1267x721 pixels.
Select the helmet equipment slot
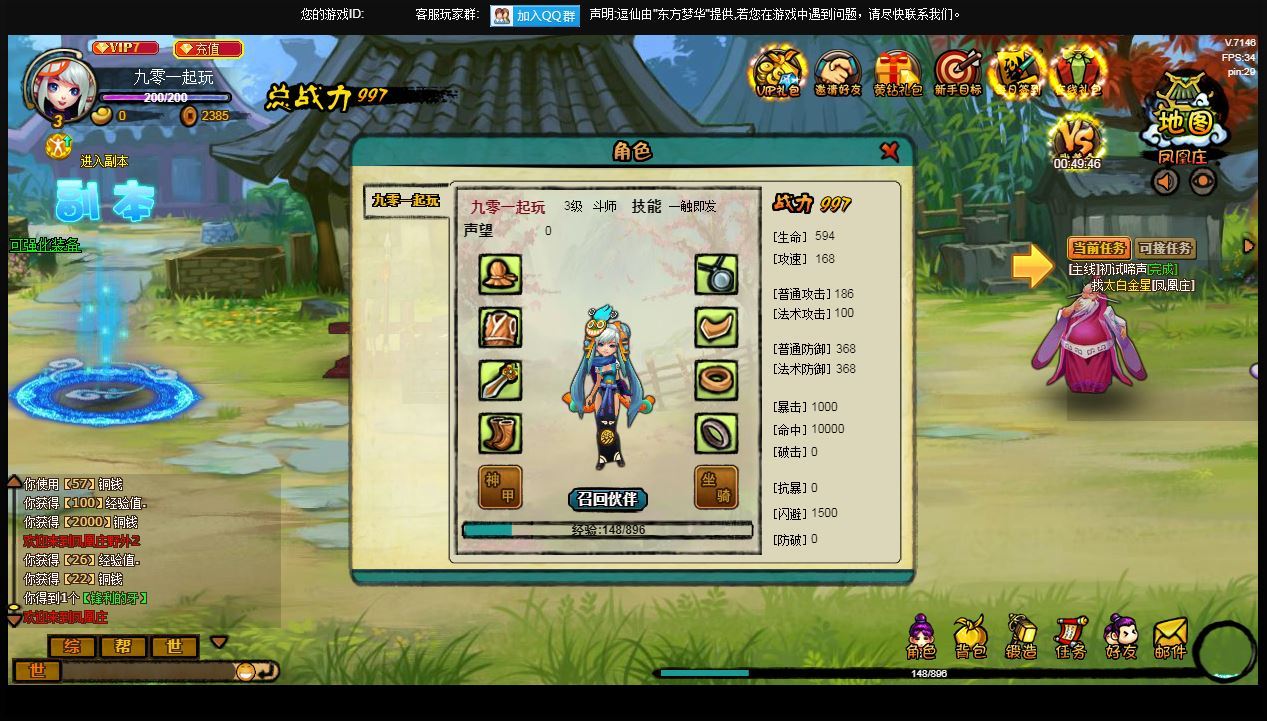point(500,274)
